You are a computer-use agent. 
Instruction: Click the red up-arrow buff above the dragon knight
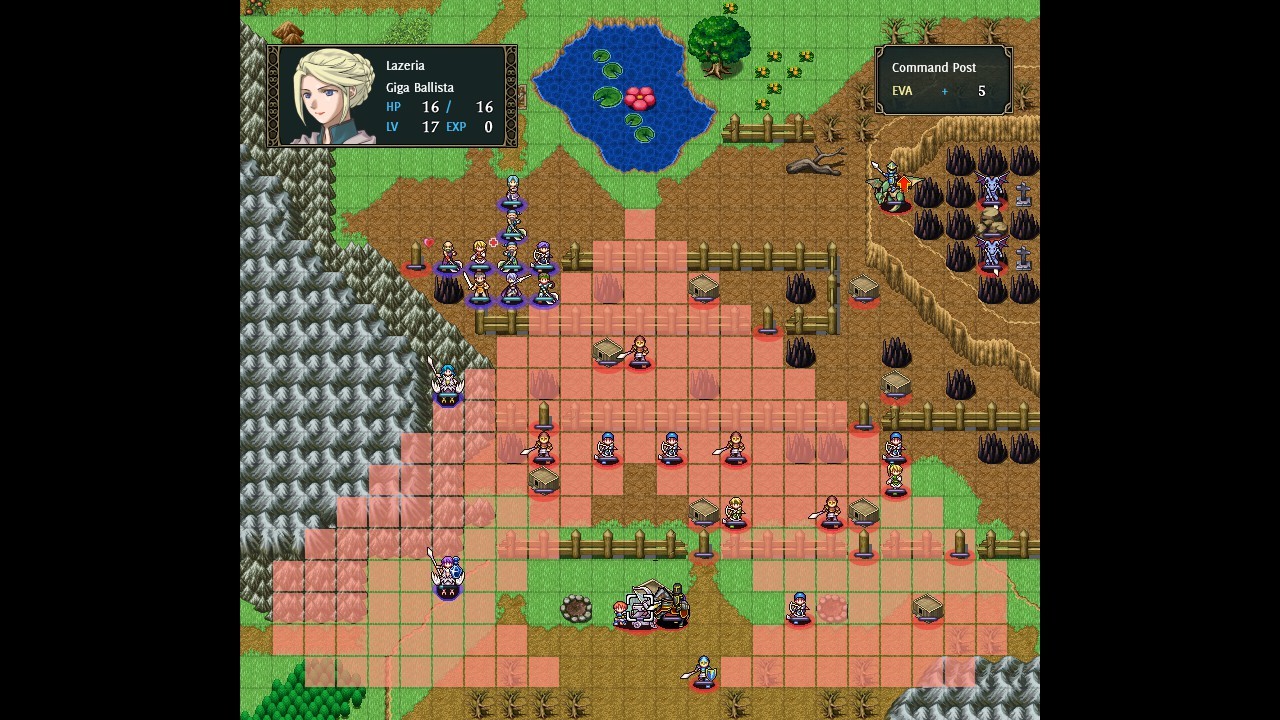[904, 183]
